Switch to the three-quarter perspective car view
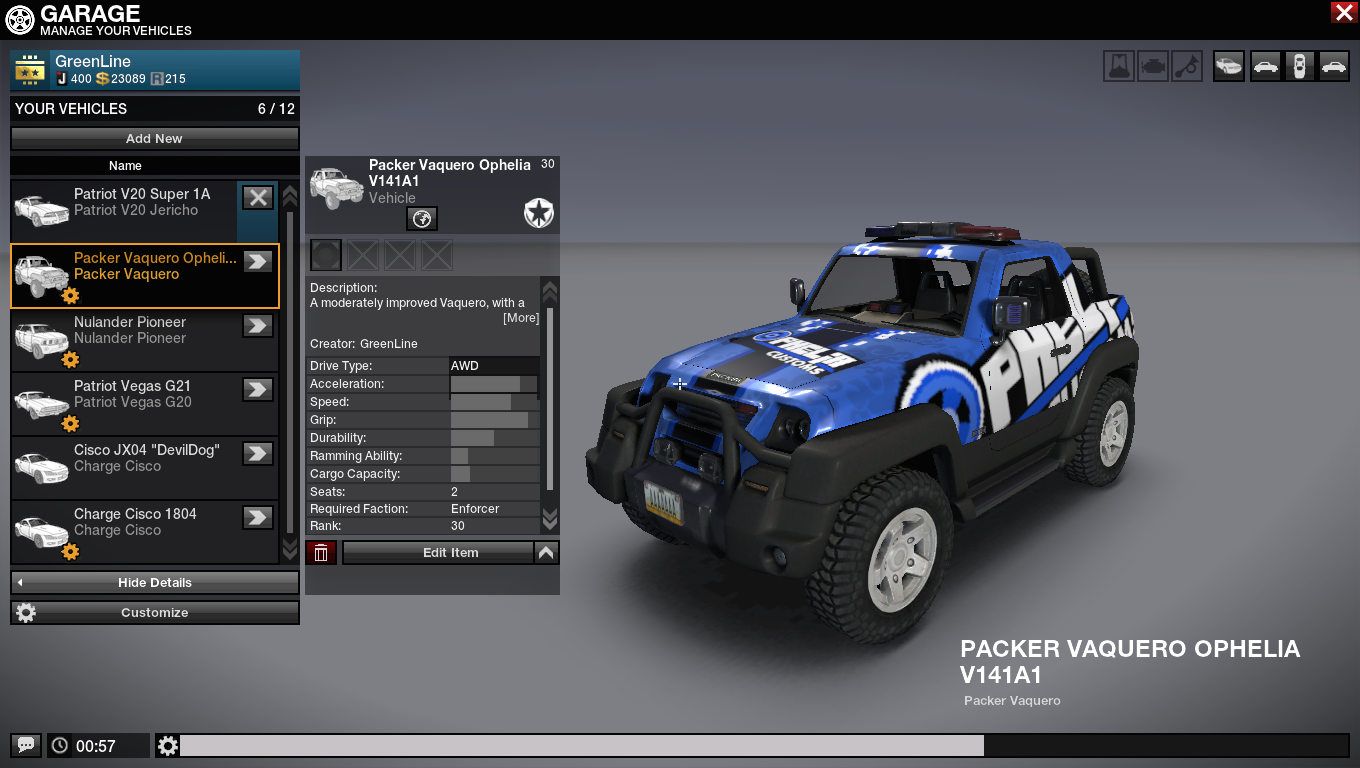Image resolution: width=1360 pixels, height=768 pixels. pos(1229,66)
